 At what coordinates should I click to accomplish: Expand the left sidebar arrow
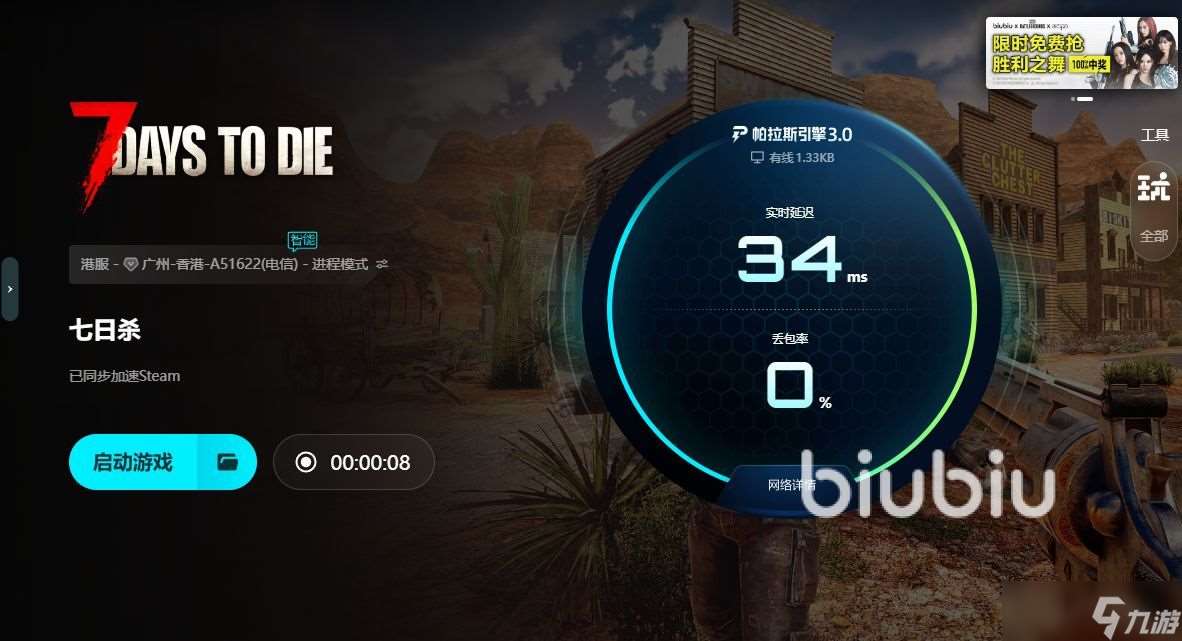pyautogui.click(x=10, y=289)
